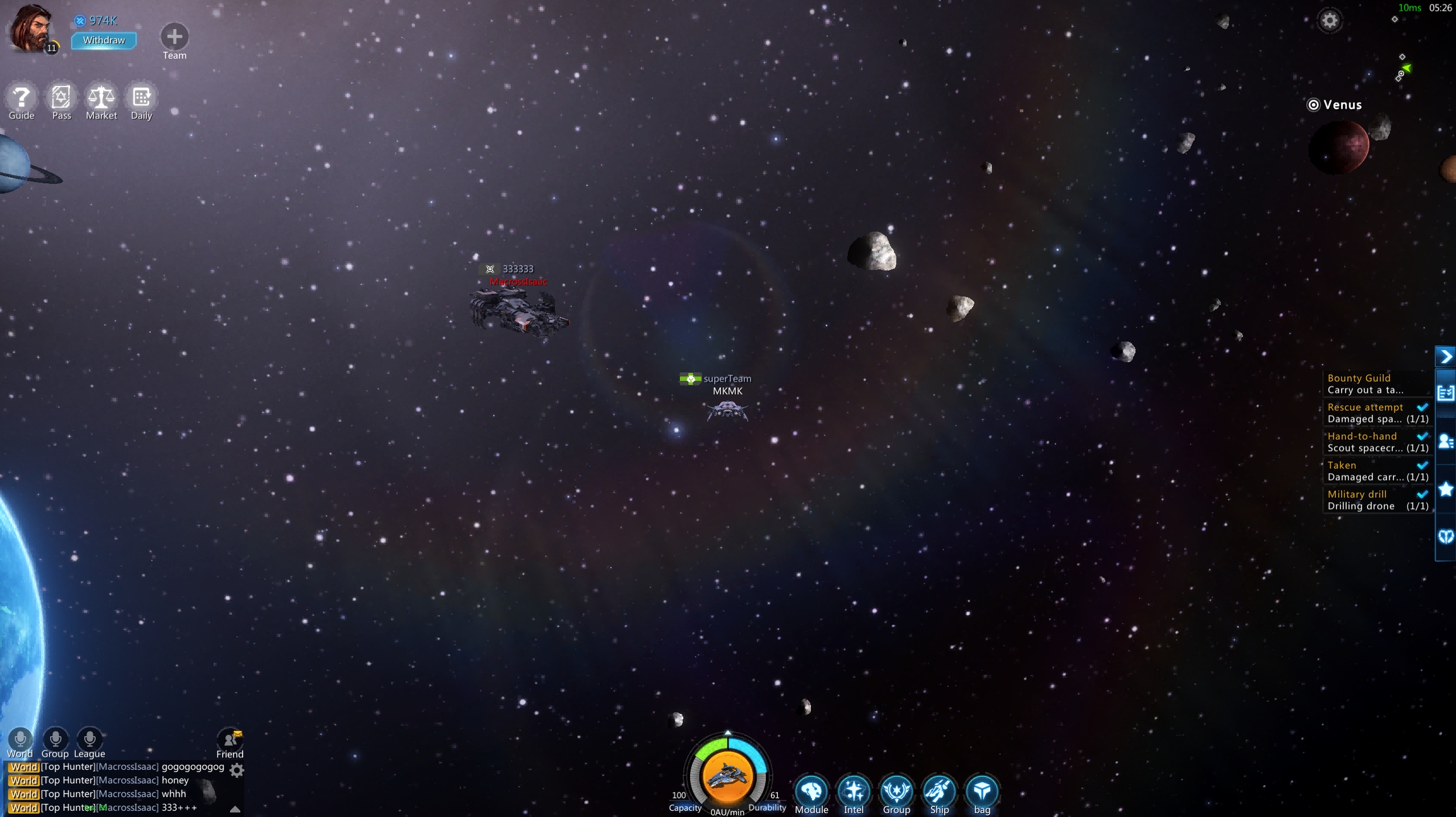Open the Pass menu
The image size is (1456, 817).
(x=61, y=98)
